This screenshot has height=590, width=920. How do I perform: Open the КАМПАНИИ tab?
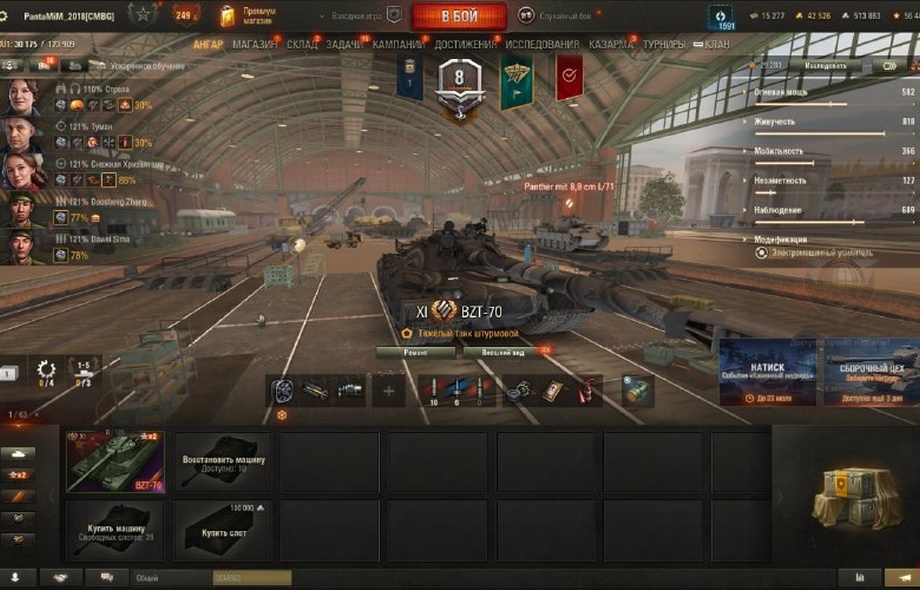(x=398, y=45)
